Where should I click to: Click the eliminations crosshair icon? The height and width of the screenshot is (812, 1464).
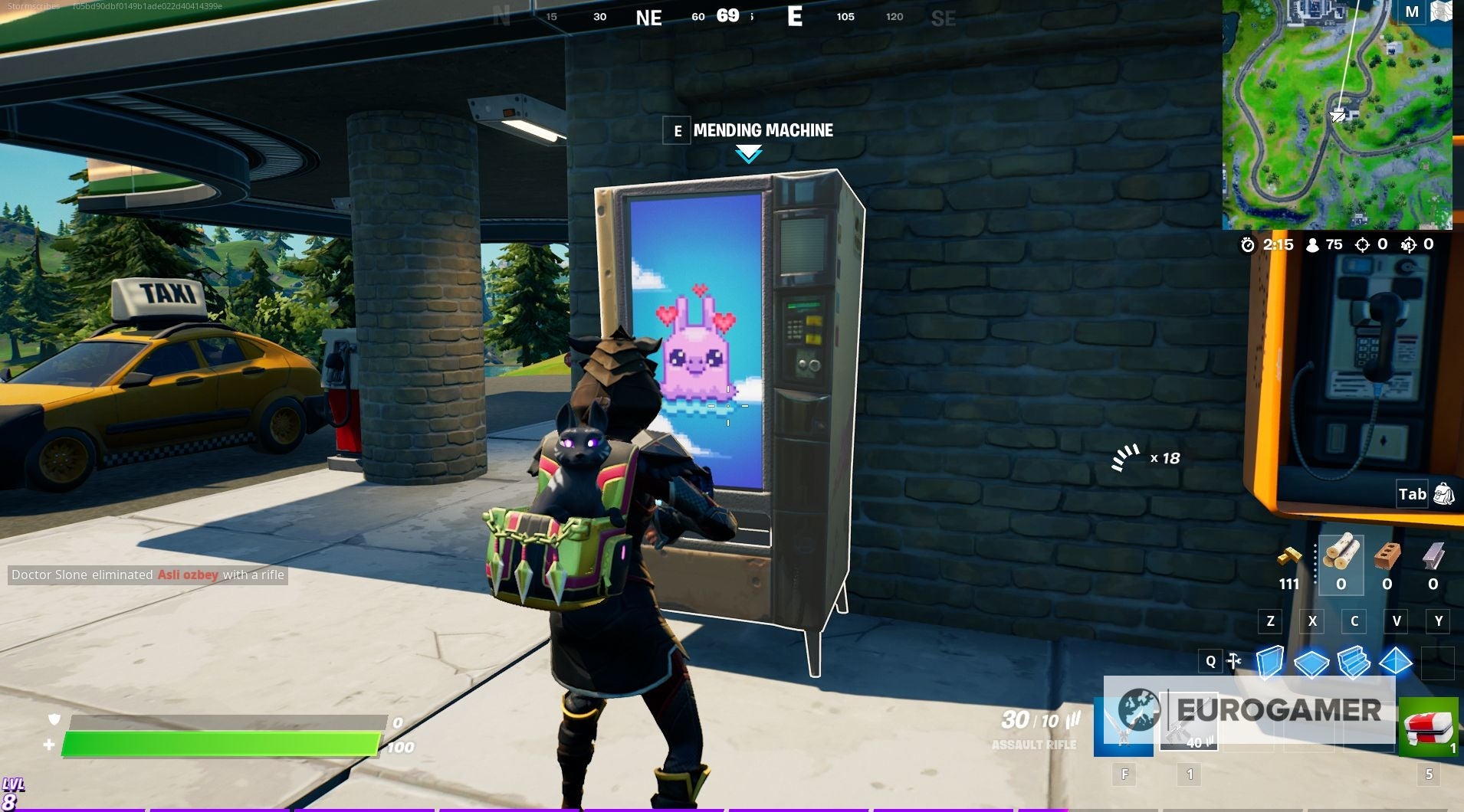1362,244
